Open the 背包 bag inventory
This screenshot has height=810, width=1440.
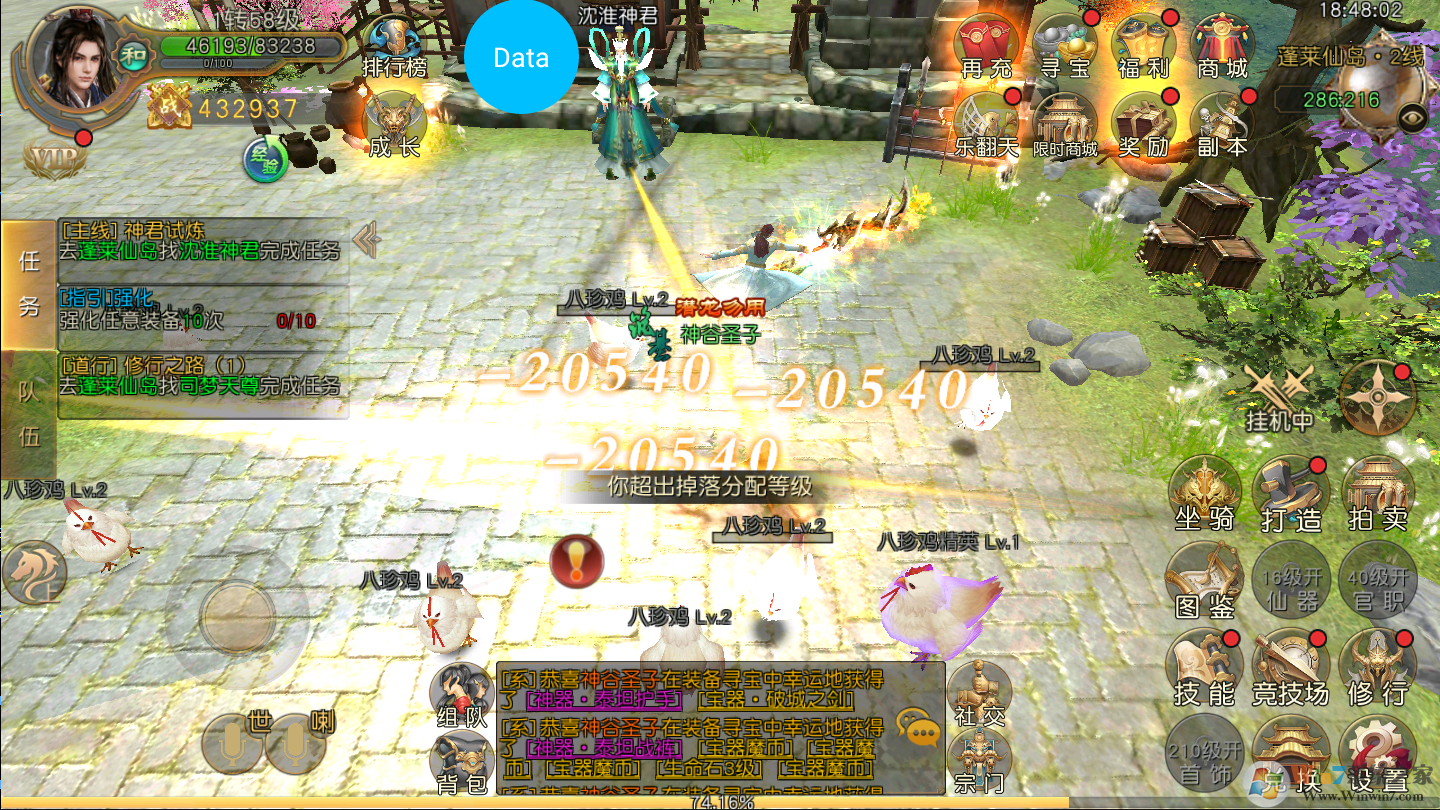click(462, 764)
